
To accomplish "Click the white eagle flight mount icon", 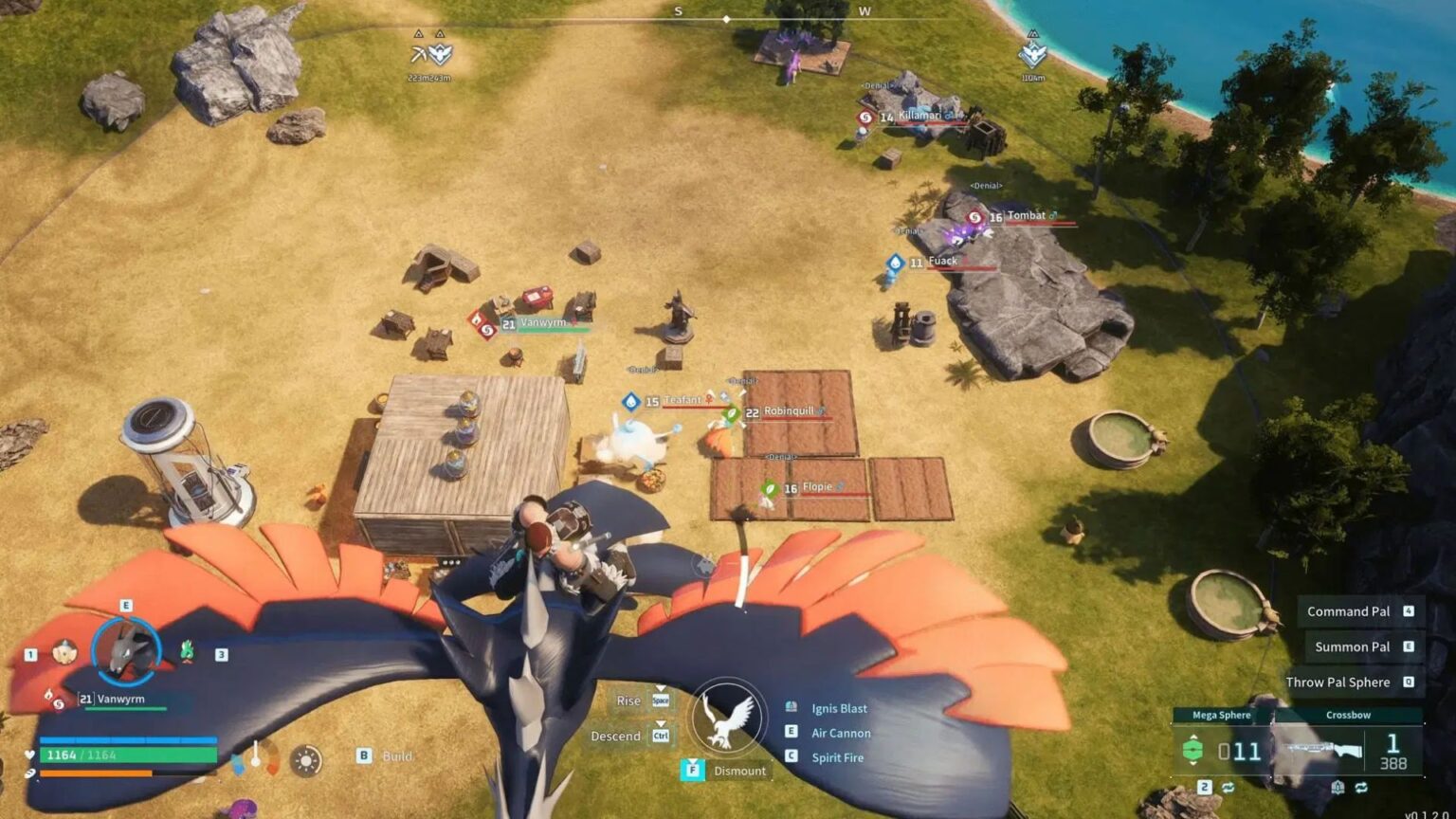I will coord(729,719).
